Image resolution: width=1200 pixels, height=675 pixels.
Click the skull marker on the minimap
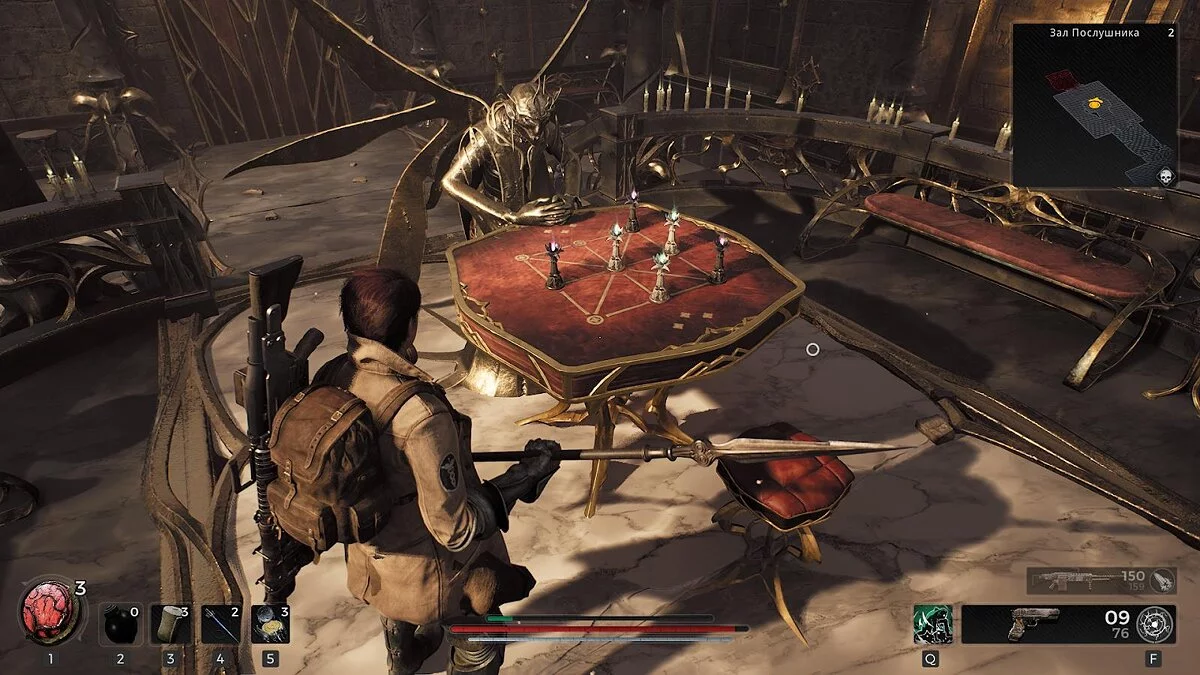(1164, 176)
